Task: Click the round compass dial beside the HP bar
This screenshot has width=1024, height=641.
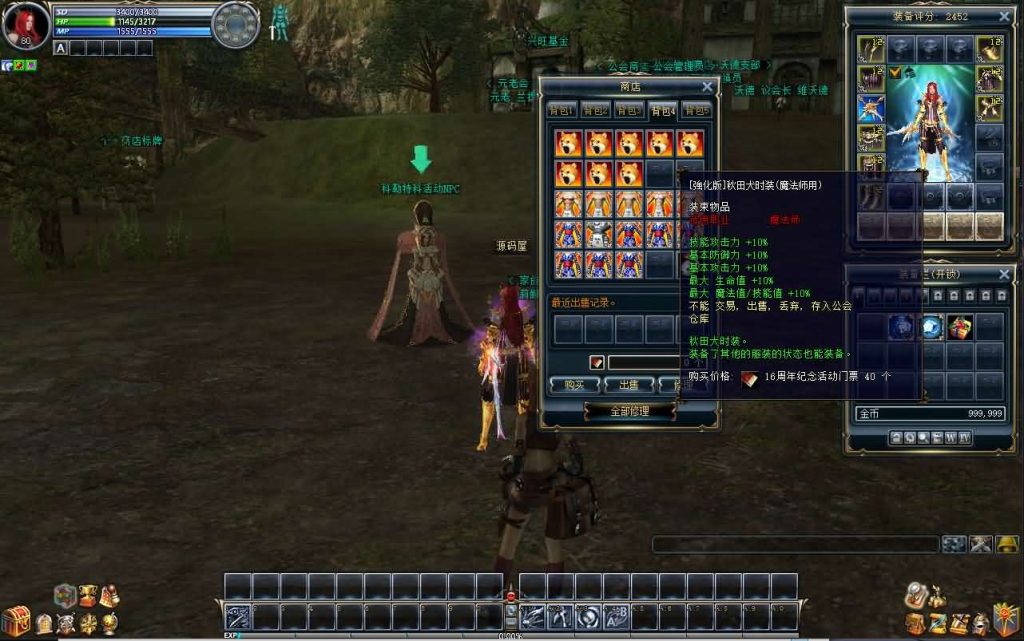Action: tap(236, 25)
